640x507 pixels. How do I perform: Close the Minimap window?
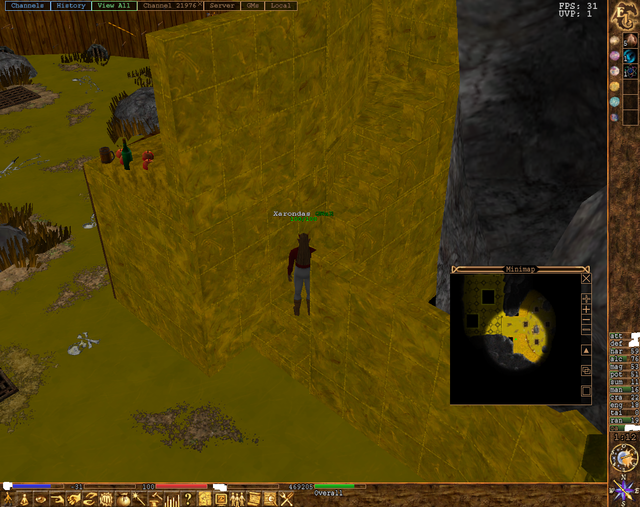click(x=586, y=279)
